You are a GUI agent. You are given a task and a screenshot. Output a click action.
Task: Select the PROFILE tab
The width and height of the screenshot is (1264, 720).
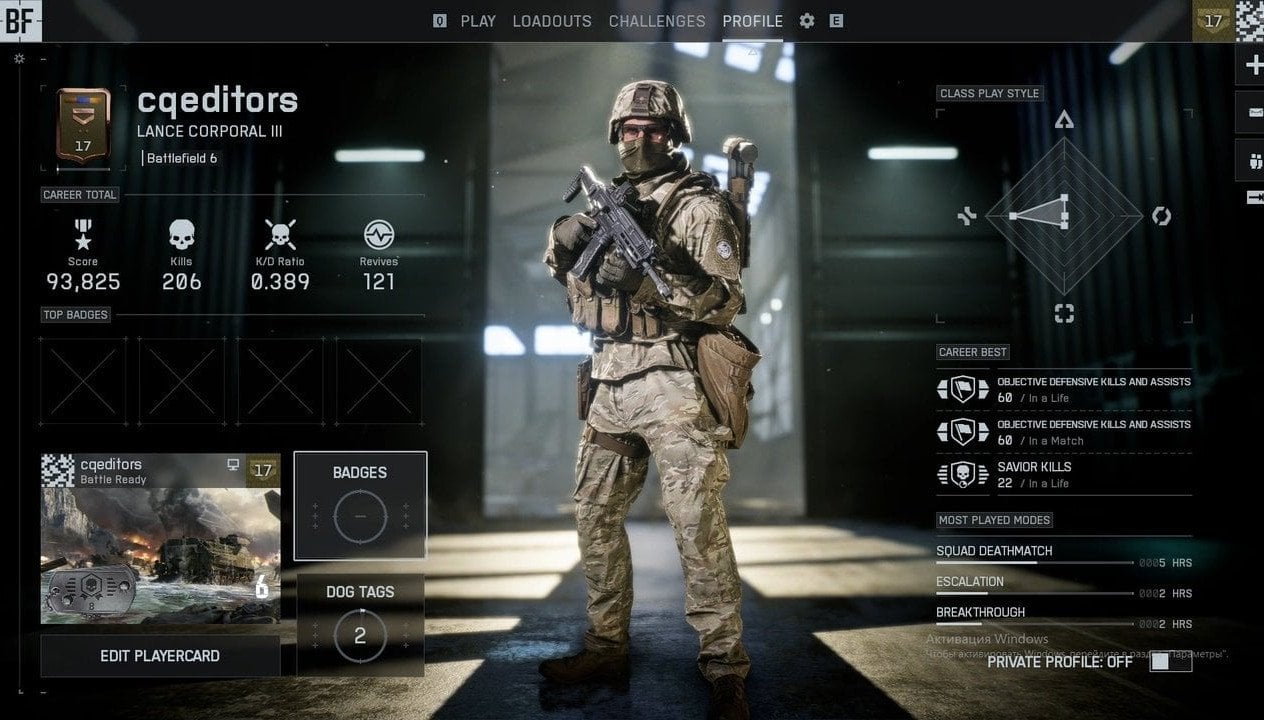[x=752, y=21]
